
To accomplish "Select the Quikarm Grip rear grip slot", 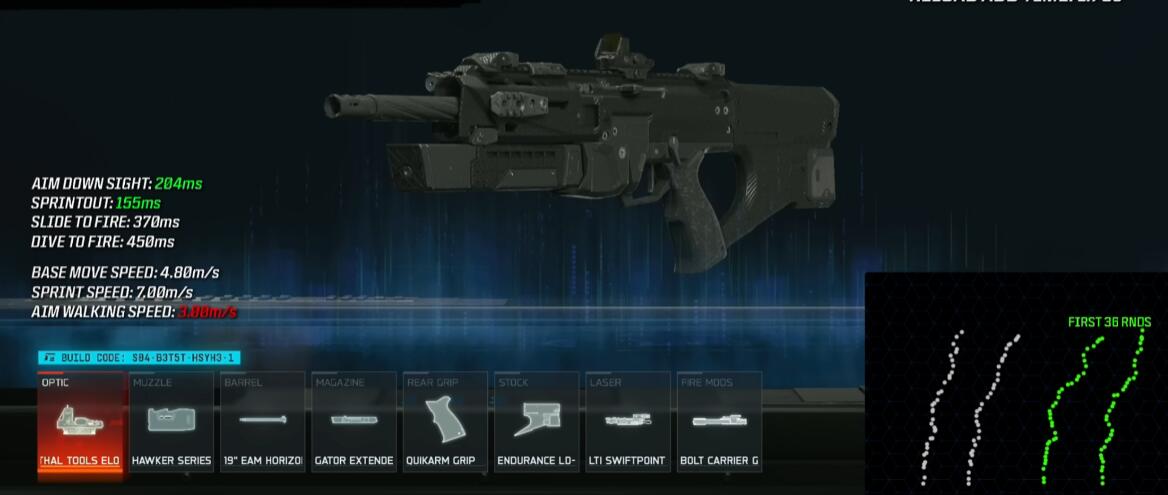I will (x=446, y=422).
